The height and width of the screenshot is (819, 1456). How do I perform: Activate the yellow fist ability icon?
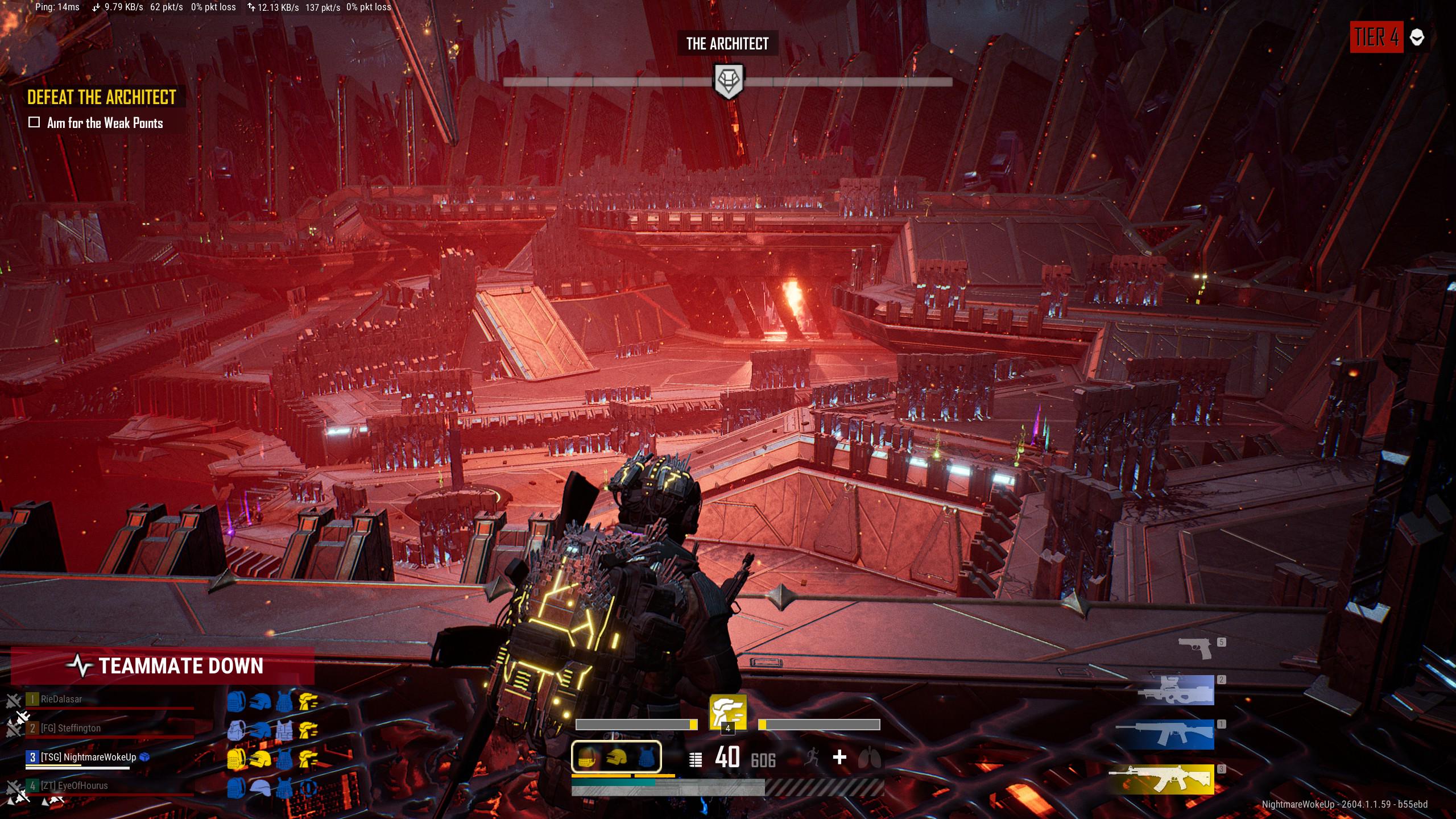tap(727, 711)
